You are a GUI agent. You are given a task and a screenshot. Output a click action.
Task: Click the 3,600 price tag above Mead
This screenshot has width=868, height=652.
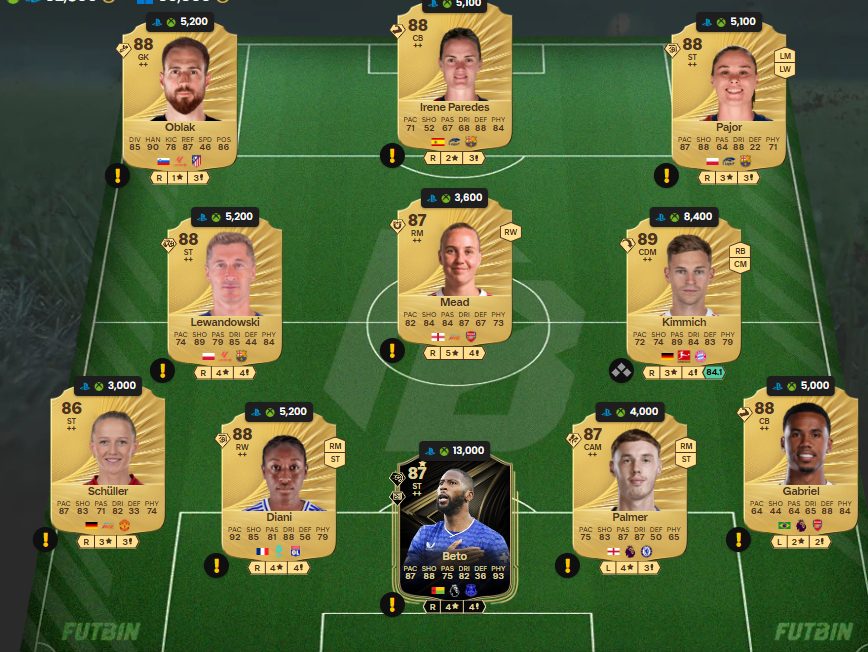point(454,198)
